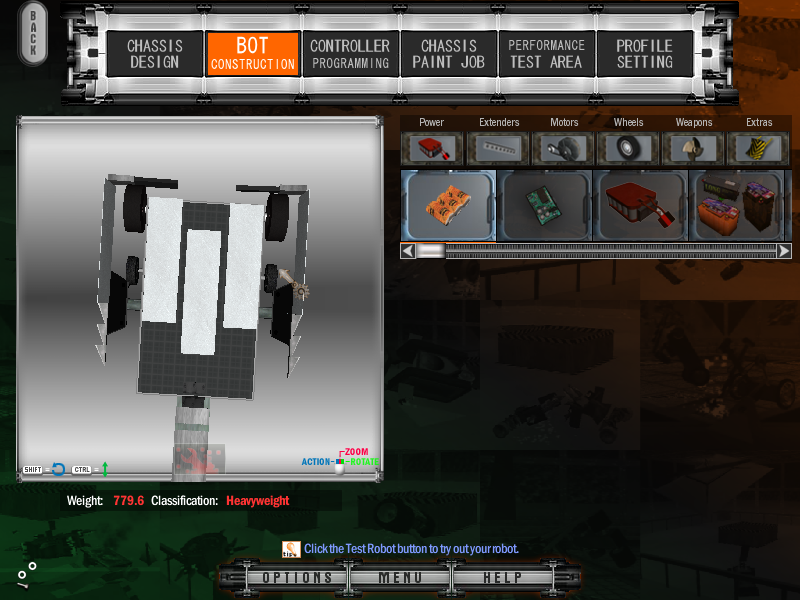Pick the orange control board component
Screen dimensions: 800x600
[x=448, y=205]
